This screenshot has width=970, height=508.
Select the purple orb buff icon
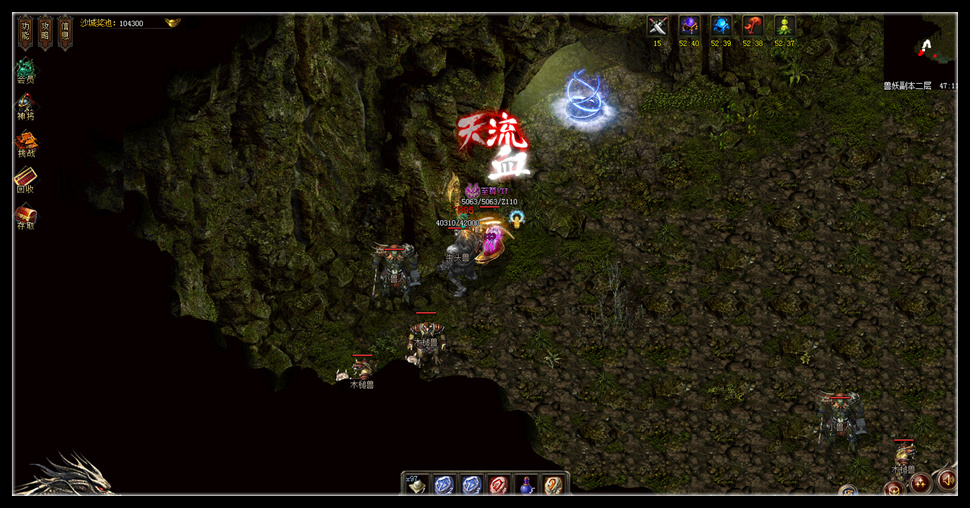[689, 26]
